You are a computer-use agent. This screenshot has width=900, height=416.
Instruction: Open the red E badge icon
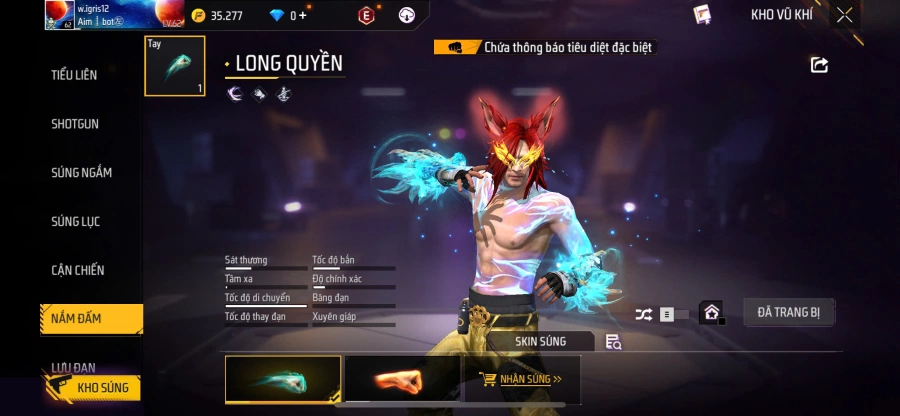coord(366,15)
